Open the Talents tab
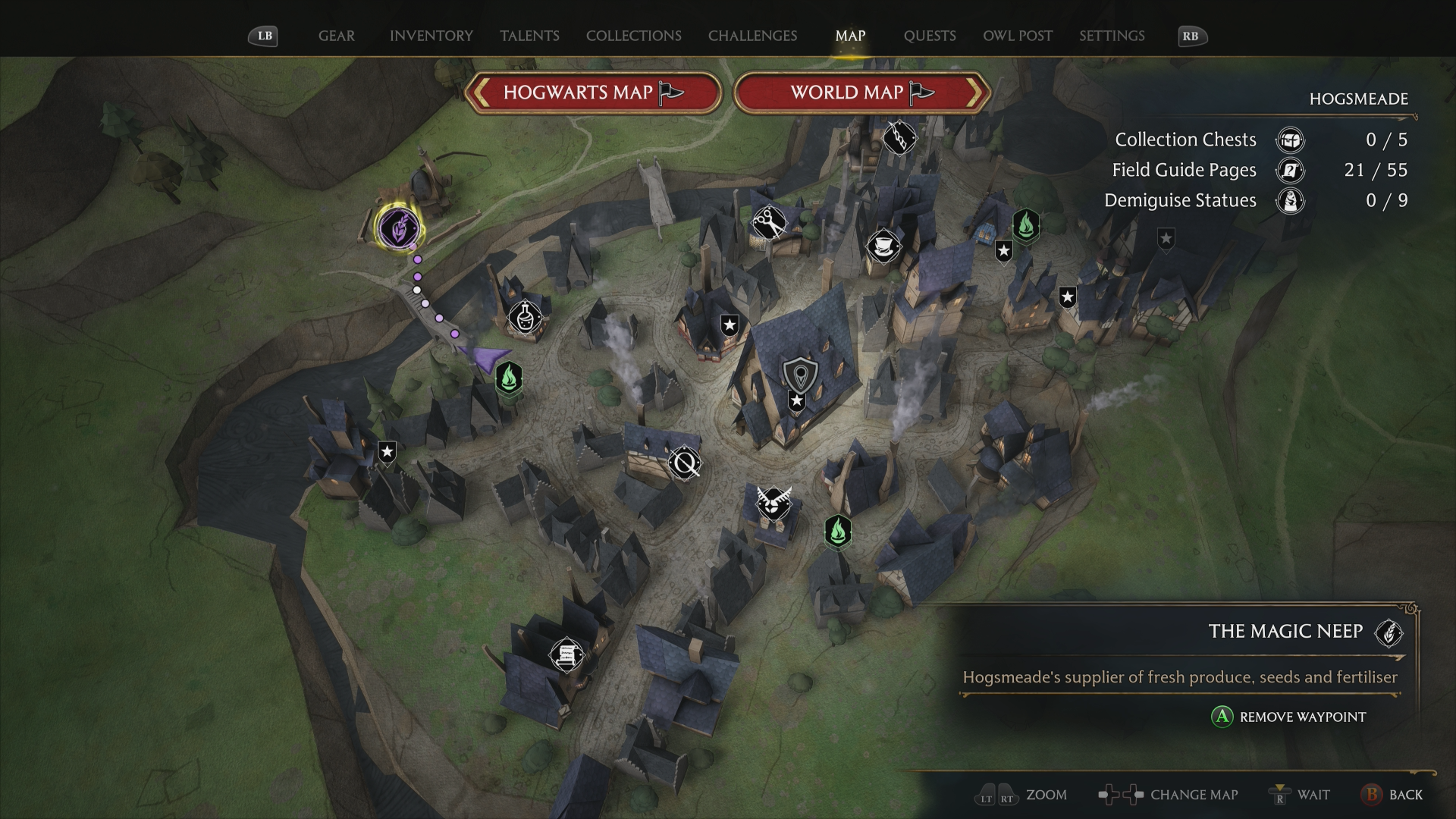Viewport: 1456px width, 819px height. pyautogui.click(x=529, y=36)
